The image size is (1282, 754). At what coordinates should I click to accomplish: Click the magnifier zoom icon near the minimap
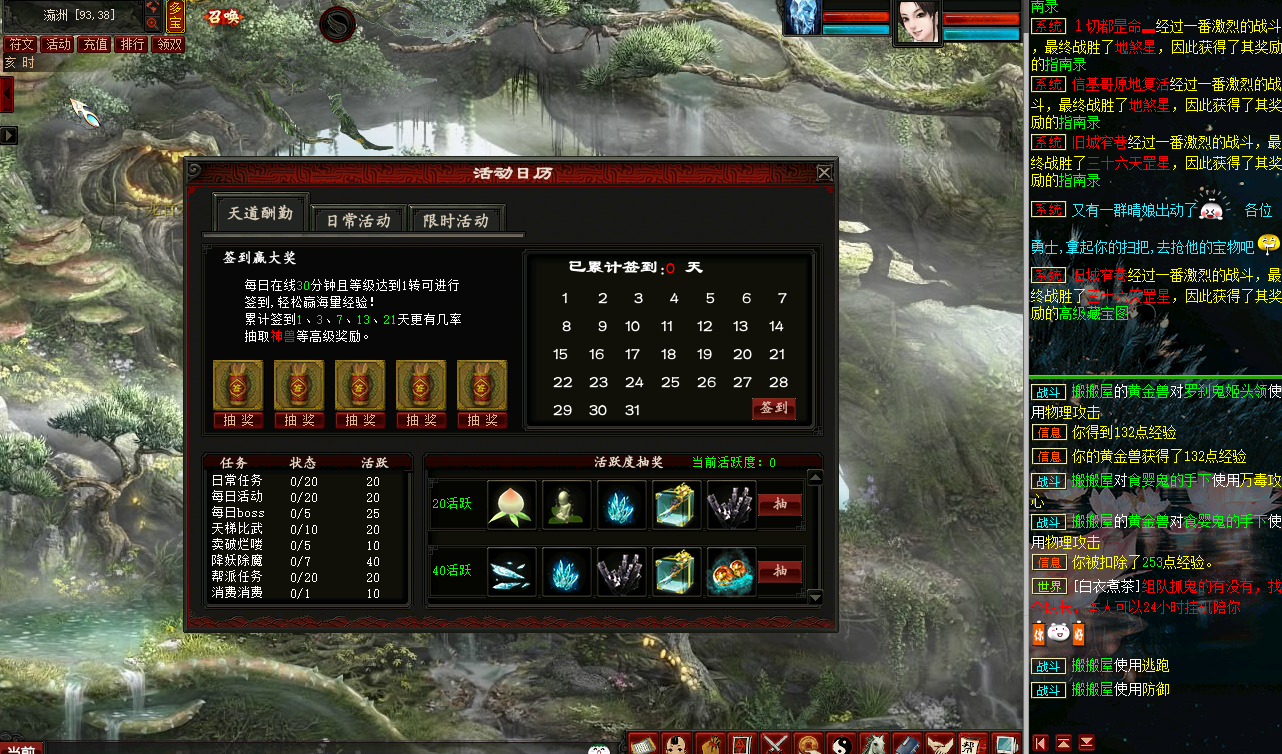153,23
